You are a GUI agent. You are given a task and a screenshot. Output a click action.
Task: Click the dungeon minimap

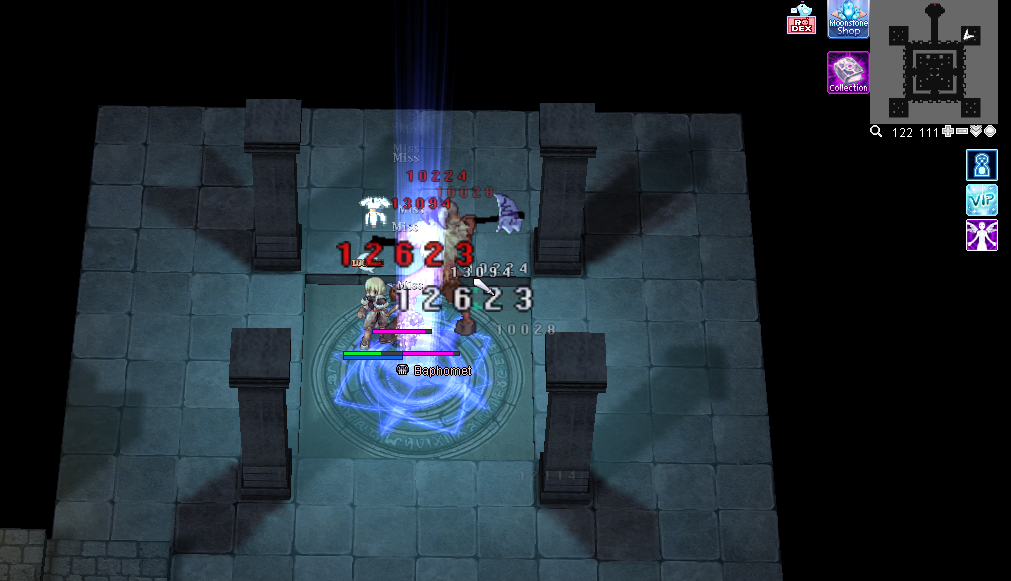933,62
